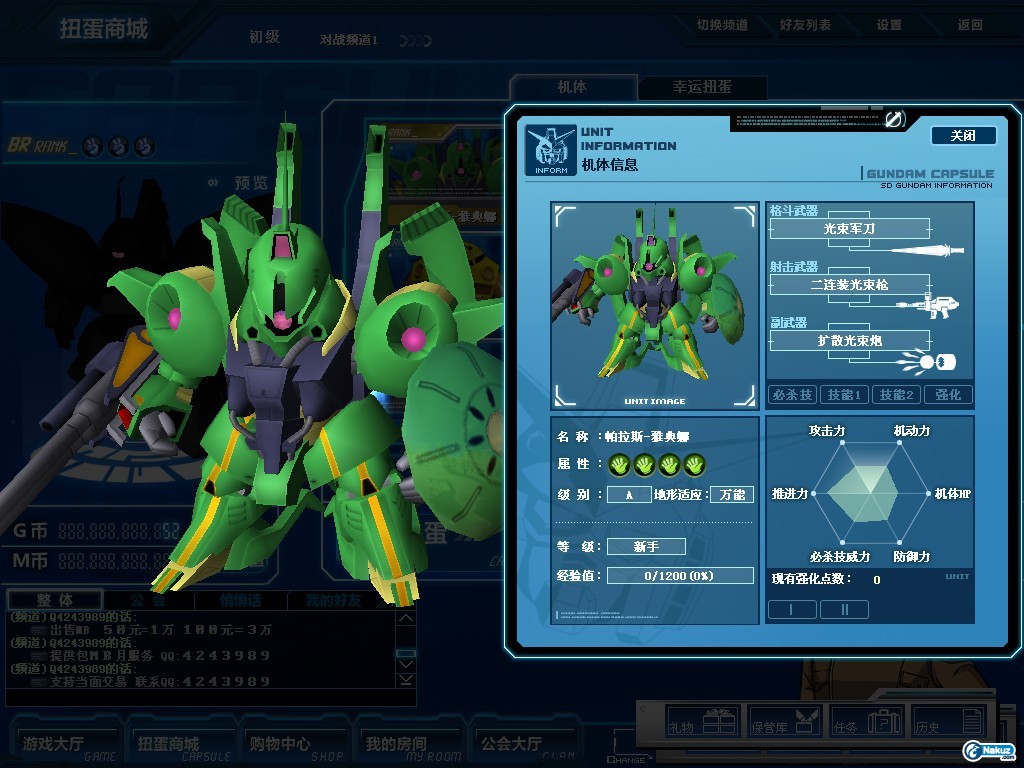The width and height of the screenshot is (1024, 768).
Task: Close the unit information panel with 关闭
Action: [x=963, y=136]
